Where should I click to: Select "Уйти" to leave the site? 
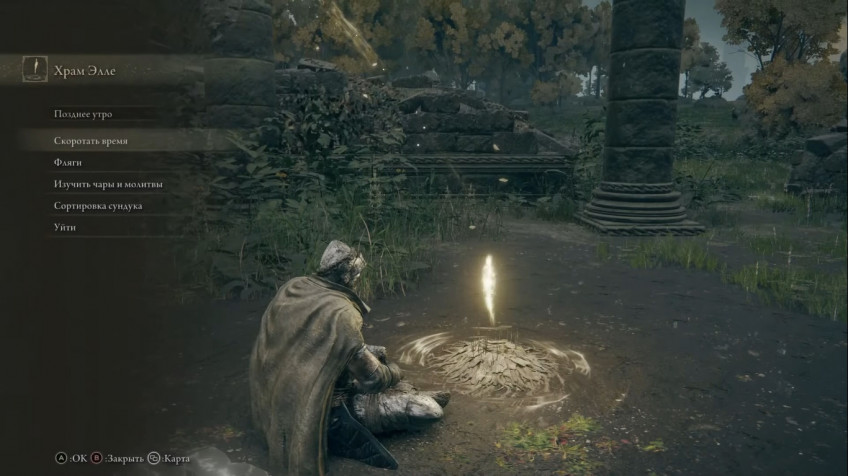pyautogui.click(x=65, y=227)
